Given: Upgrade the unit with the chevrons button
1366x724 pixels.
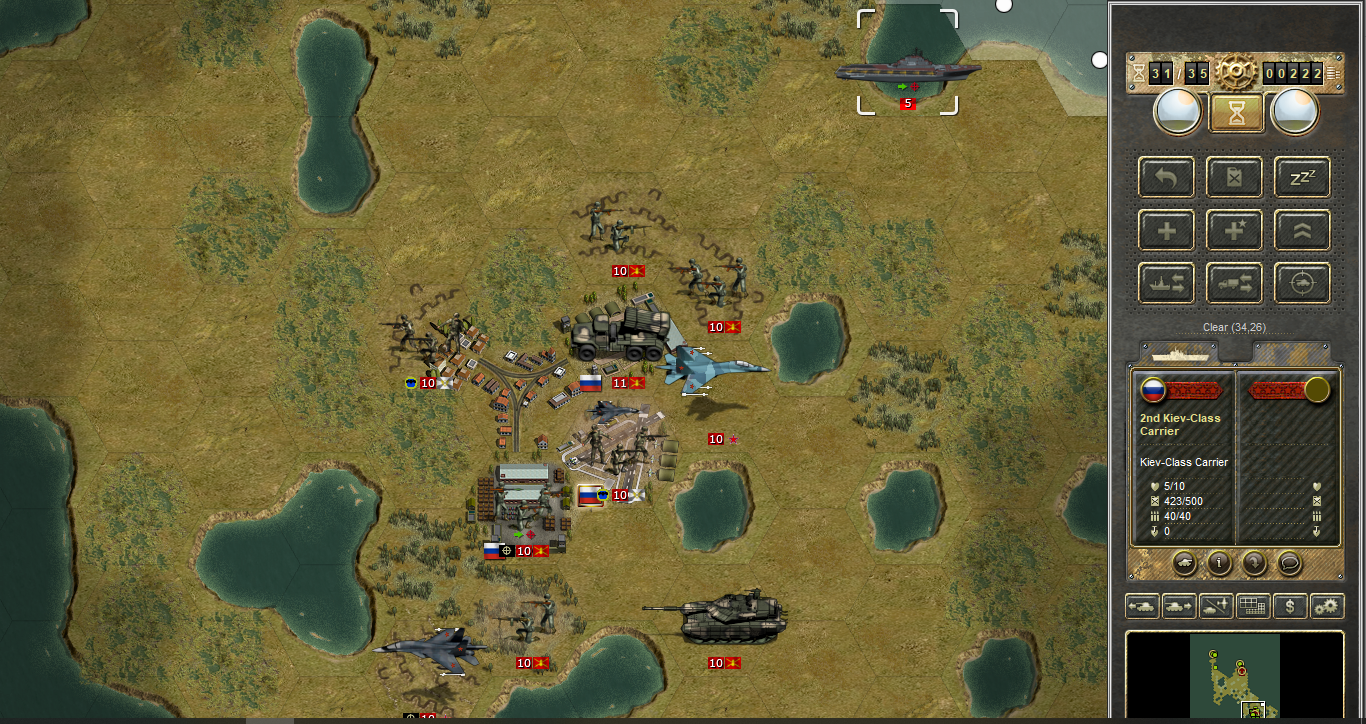Looking at the screenshot, I should (1302, 231).
